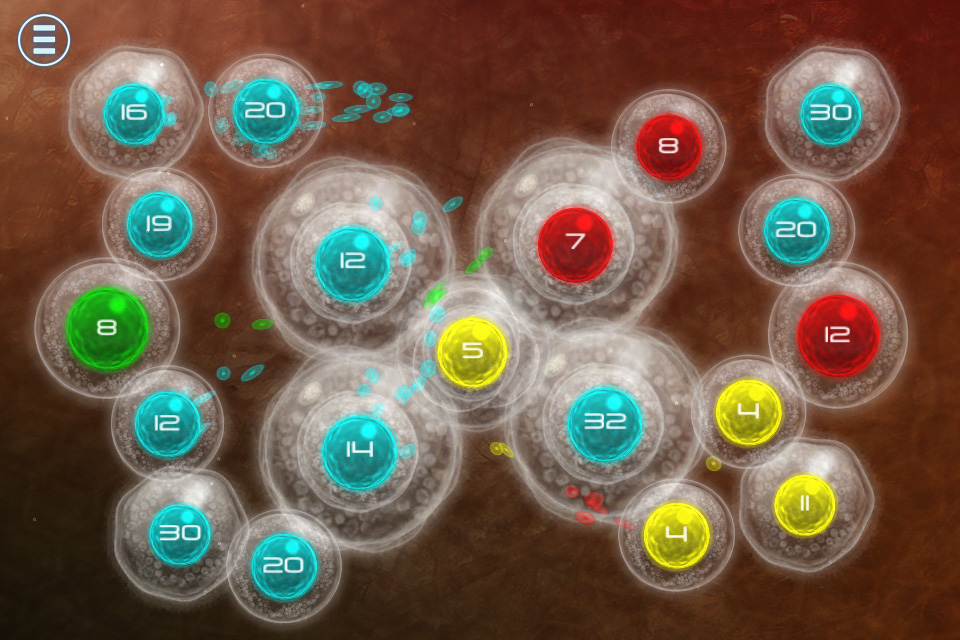
Task: Pick the cyan cell numbered 14
Action: 359,451
